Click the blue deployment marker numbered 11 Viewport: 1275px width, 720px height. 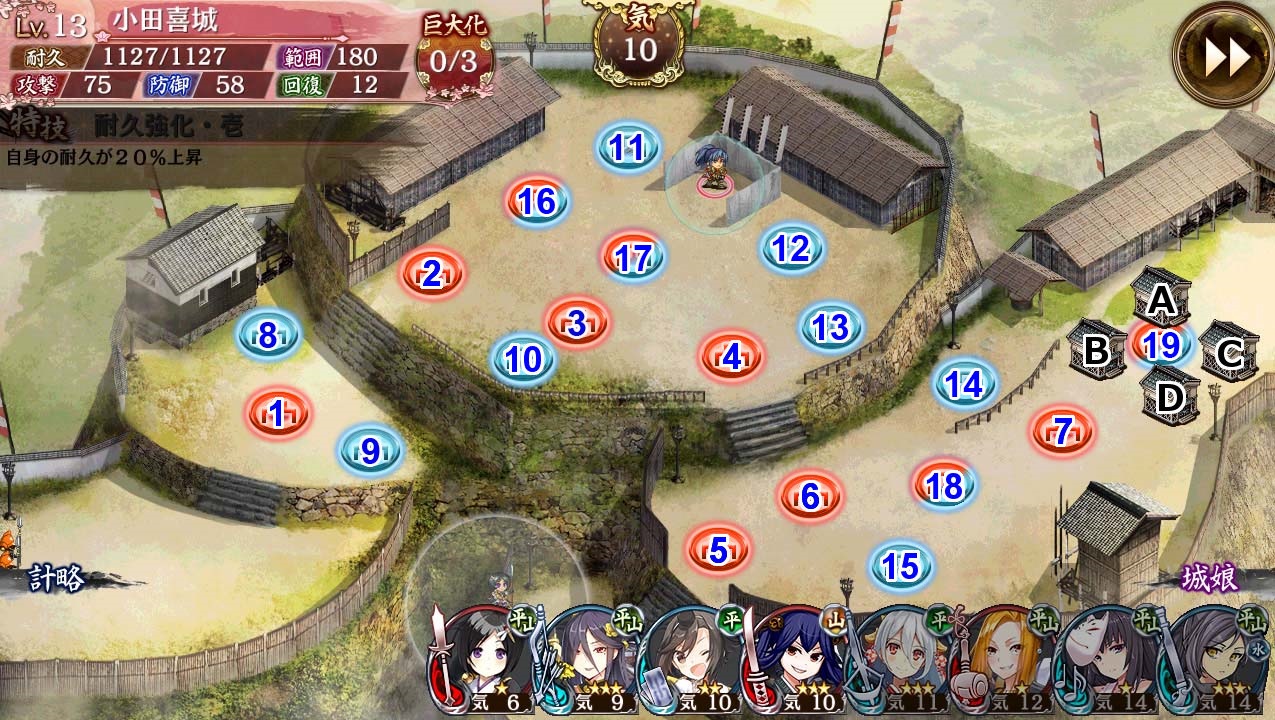click(x=628, y=148)
